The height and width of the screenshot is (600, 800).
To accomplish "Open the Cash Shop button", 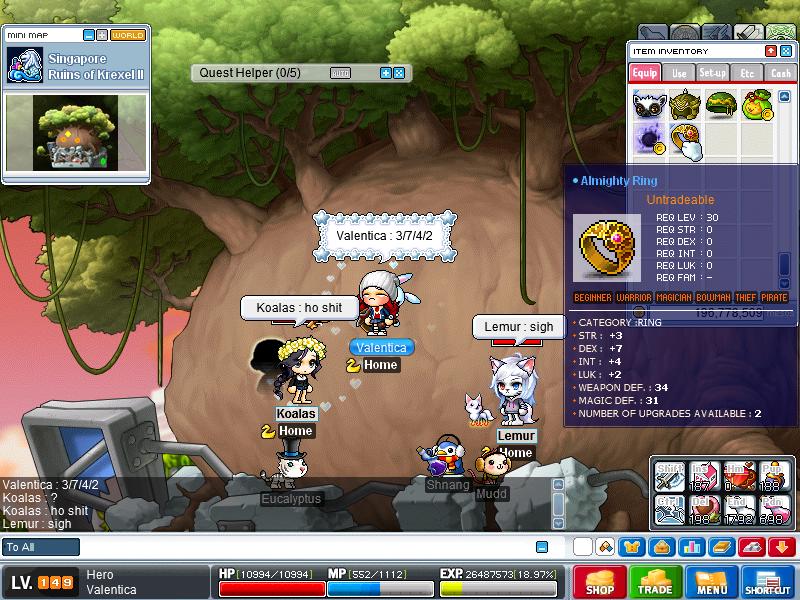I will (x=600, y=583).
